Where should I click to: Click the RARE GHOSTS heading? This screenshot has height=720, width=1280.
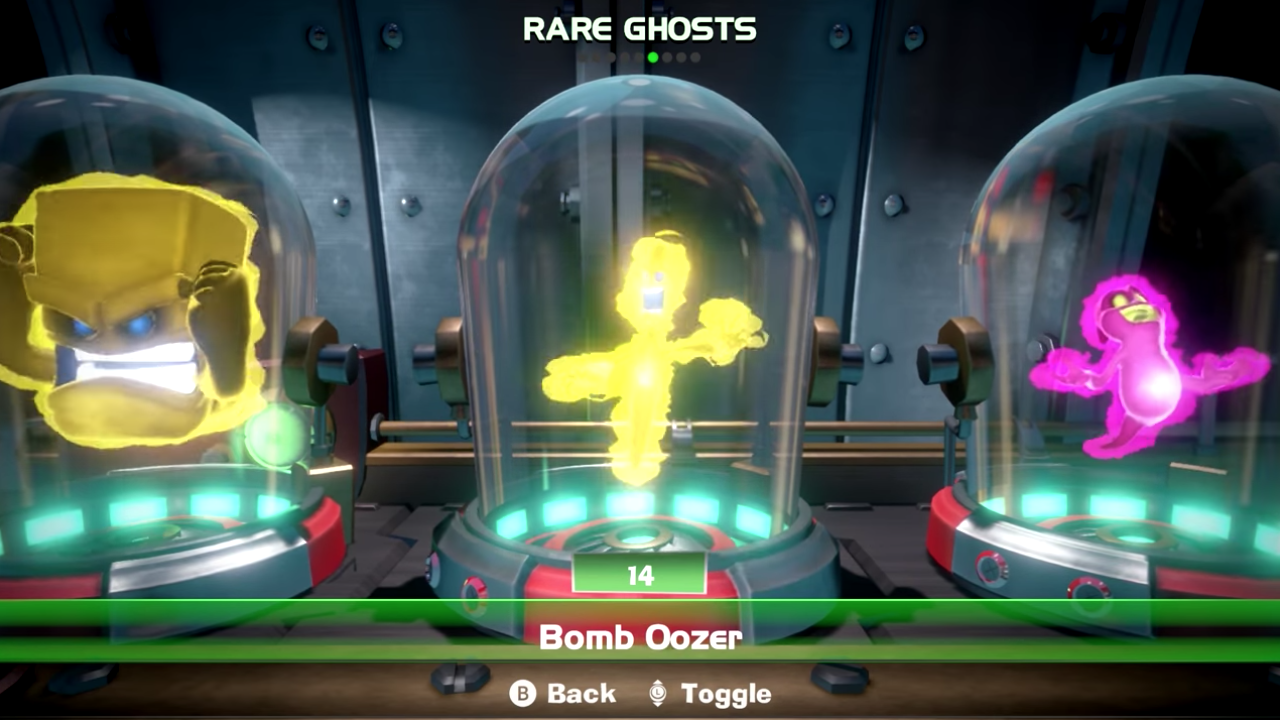(640, 28)
